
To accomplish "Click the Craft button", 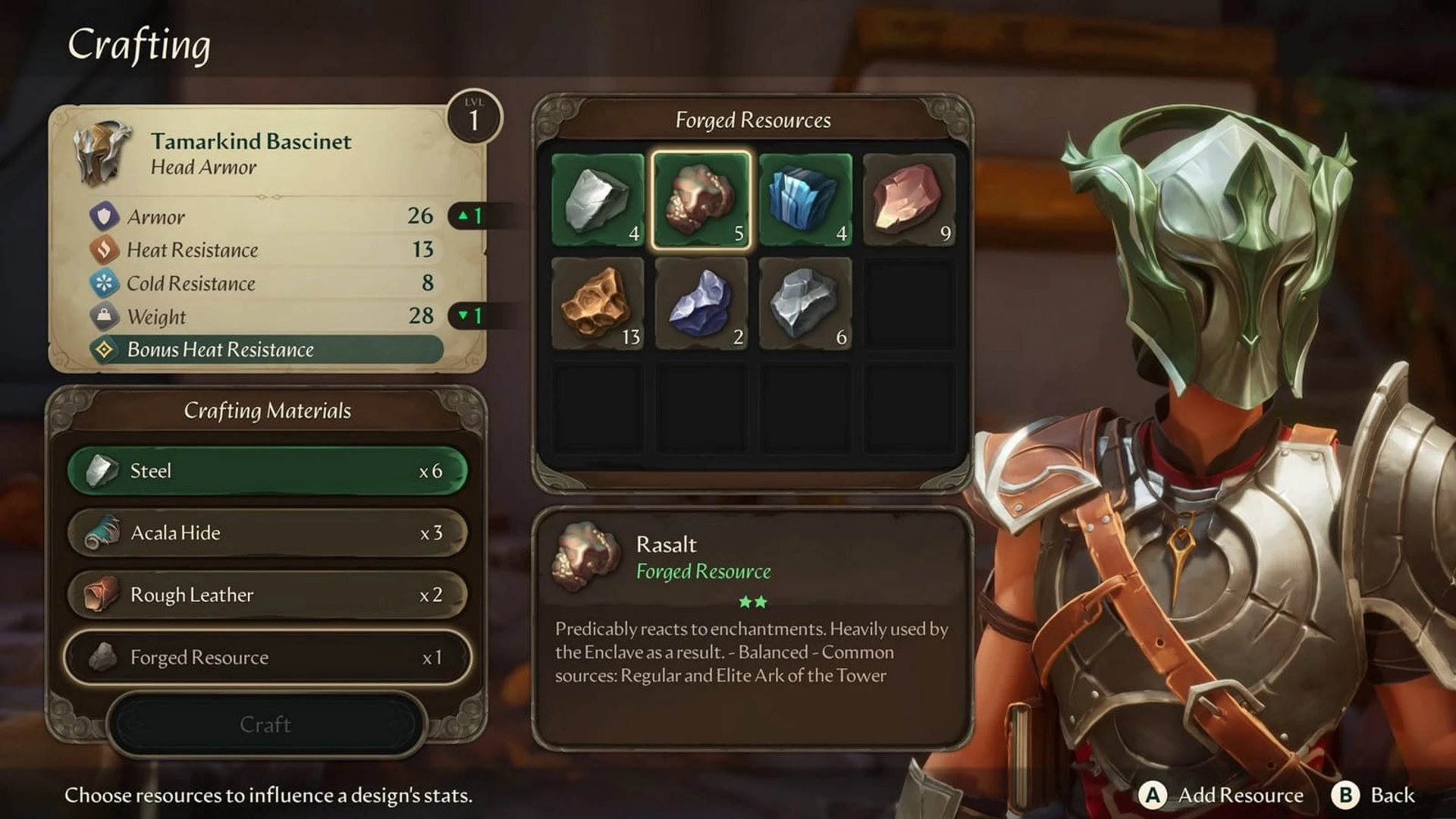I will 265,725.
